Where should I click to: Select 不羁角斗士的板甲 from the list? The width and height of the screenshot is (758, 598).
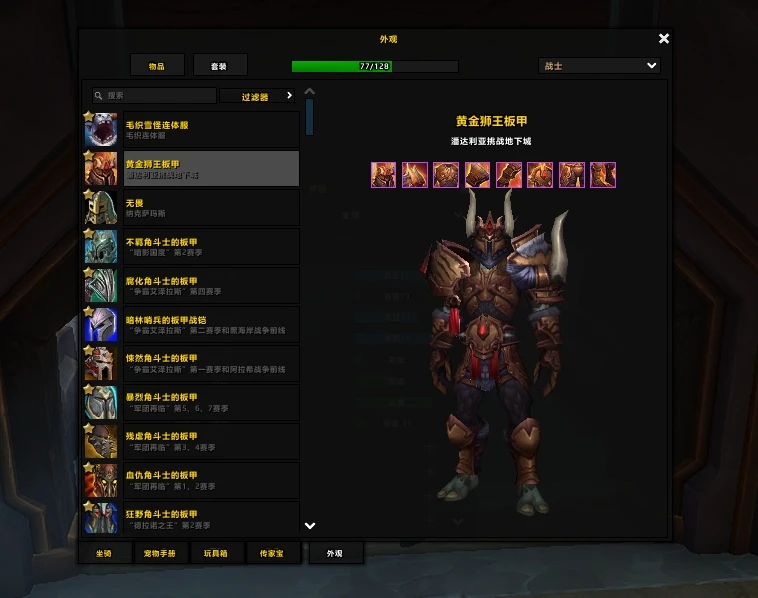192,247
